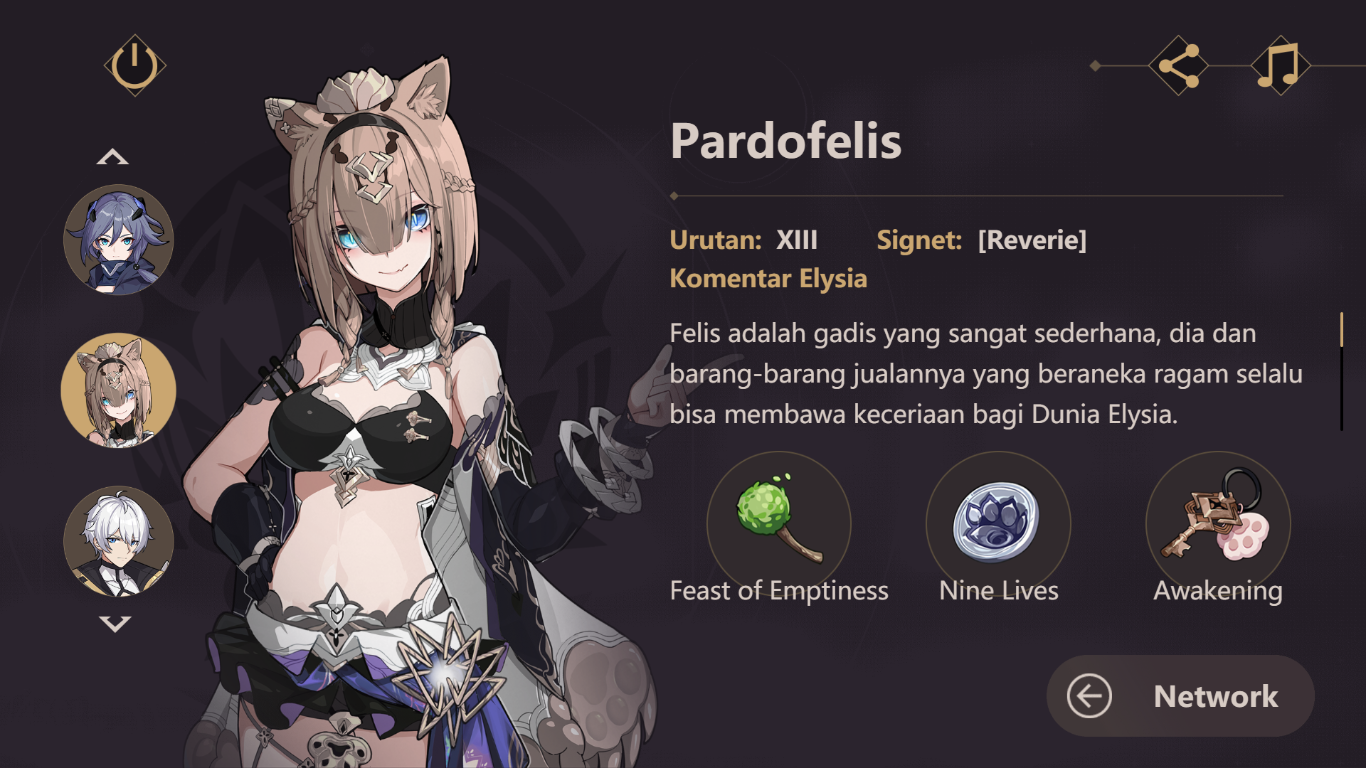
Task: Click the power/exit icon top left
Action: point(137,62)
